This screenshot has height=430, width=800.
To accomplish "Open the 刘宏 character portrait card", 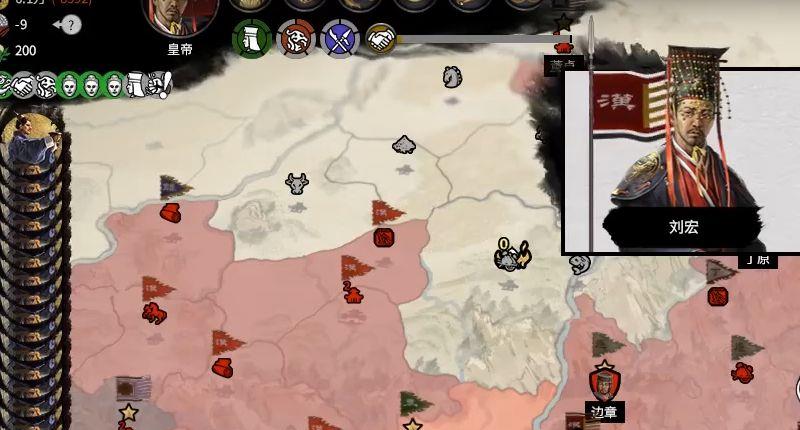I will click(682, 160).
